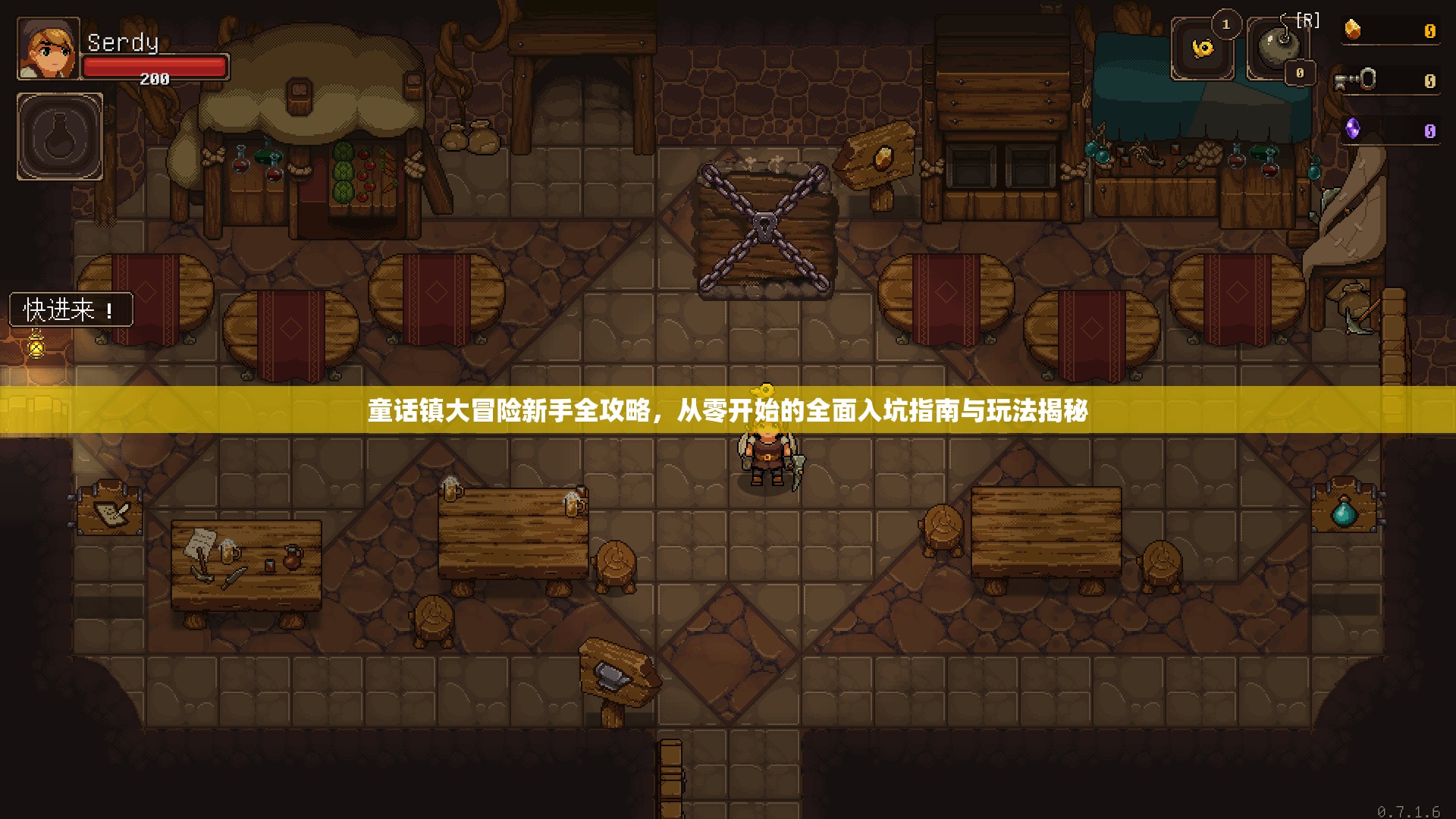Click Serdy's character portrait
The width and height of the screenshot is (1456, 819).
(48, 49)
